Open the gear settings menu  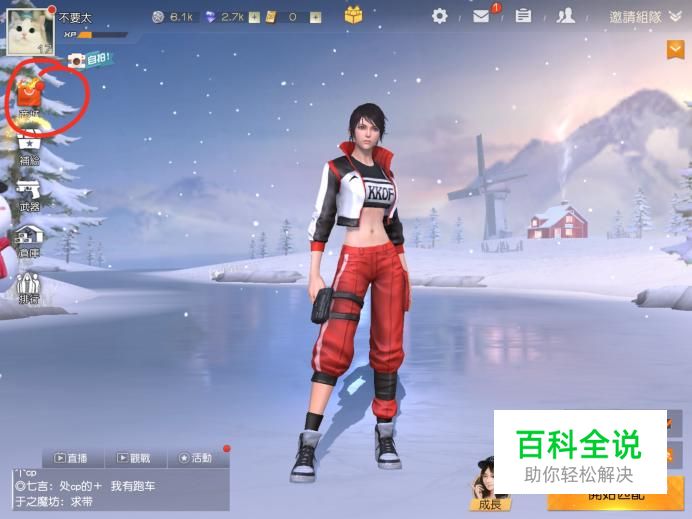coord(440,16)
